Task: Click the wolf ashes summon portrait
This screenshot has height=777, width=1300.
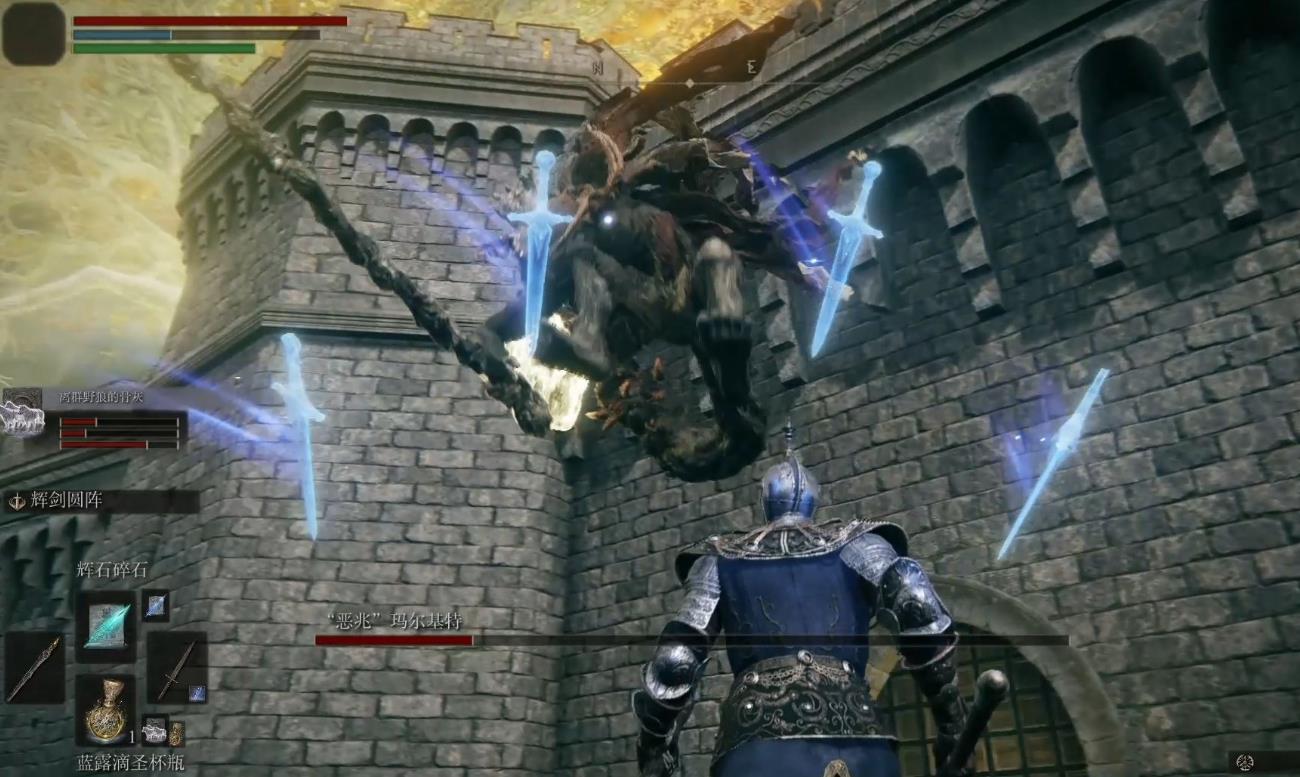Action: (22, 414)
